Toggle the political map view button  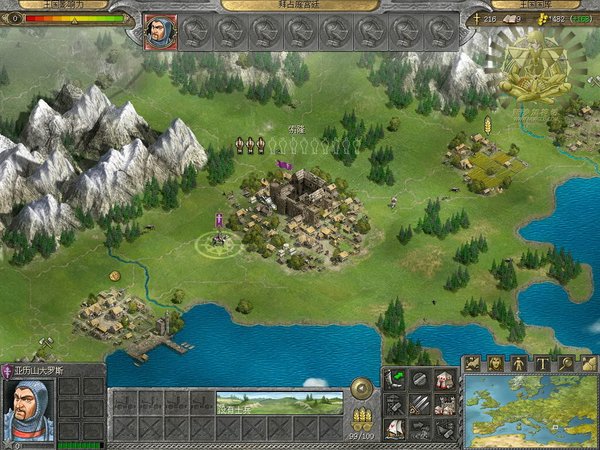tap(471, 363)
